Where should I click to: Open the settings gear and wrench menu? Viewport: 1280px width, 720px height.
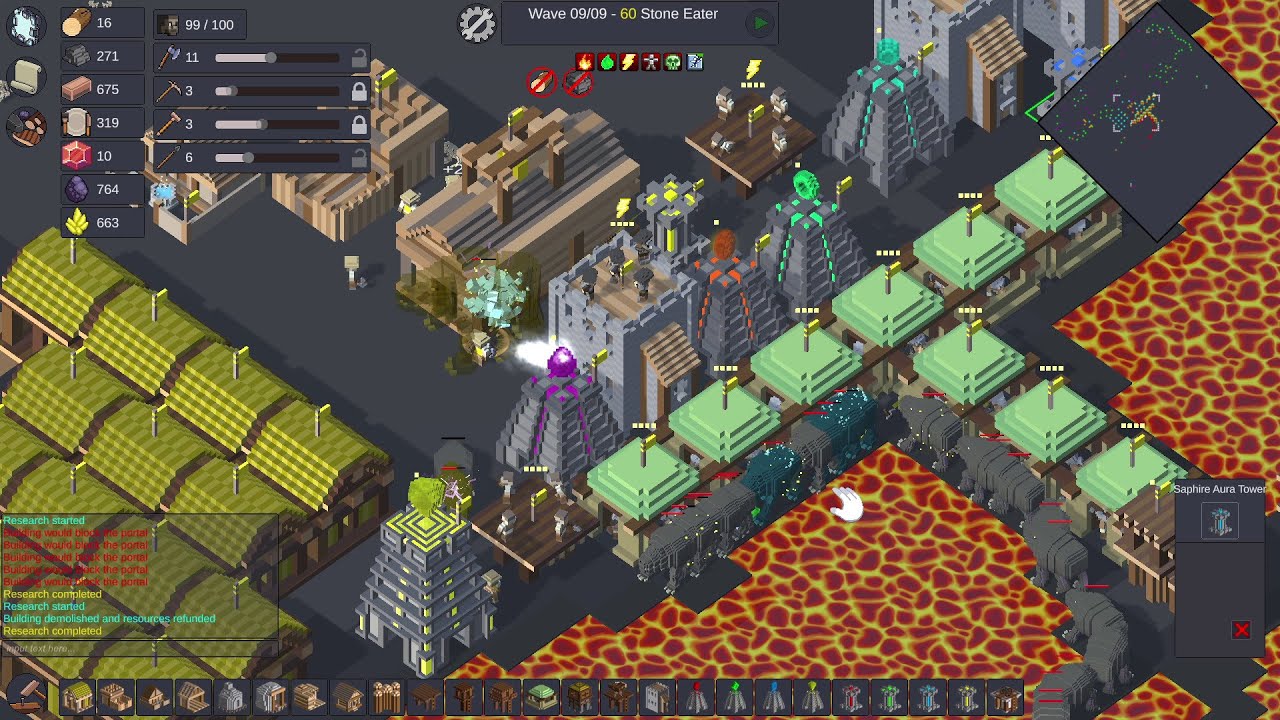pyautogui.click(x=477, y=24)
